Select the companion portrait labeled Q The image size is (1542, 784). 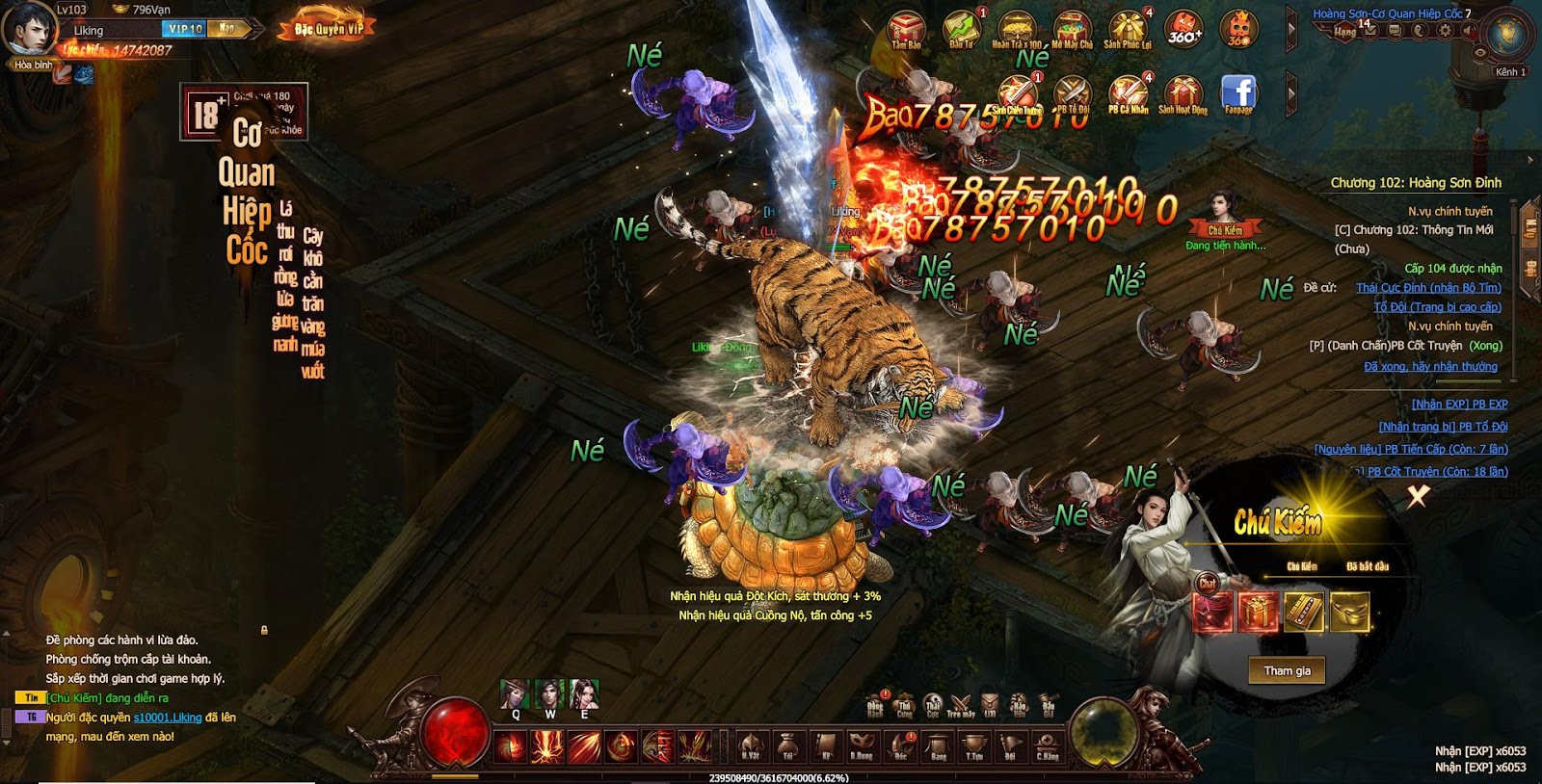(516, 694)
